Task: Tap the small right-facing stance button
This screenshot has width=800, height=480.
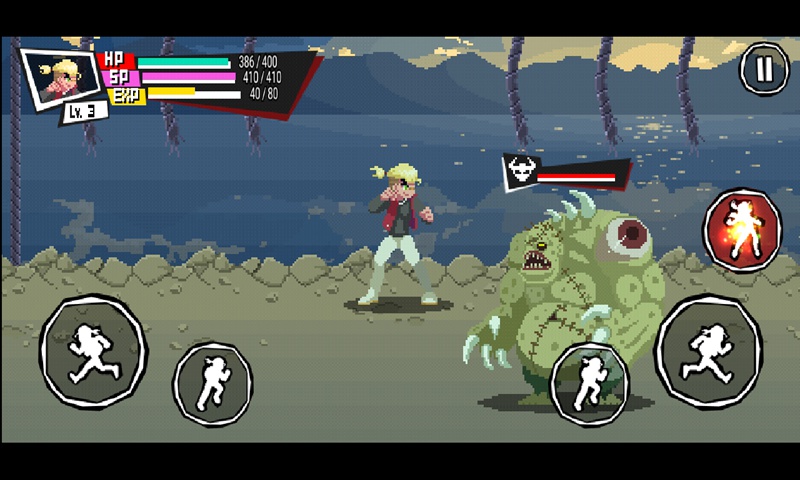Action: 589,384
